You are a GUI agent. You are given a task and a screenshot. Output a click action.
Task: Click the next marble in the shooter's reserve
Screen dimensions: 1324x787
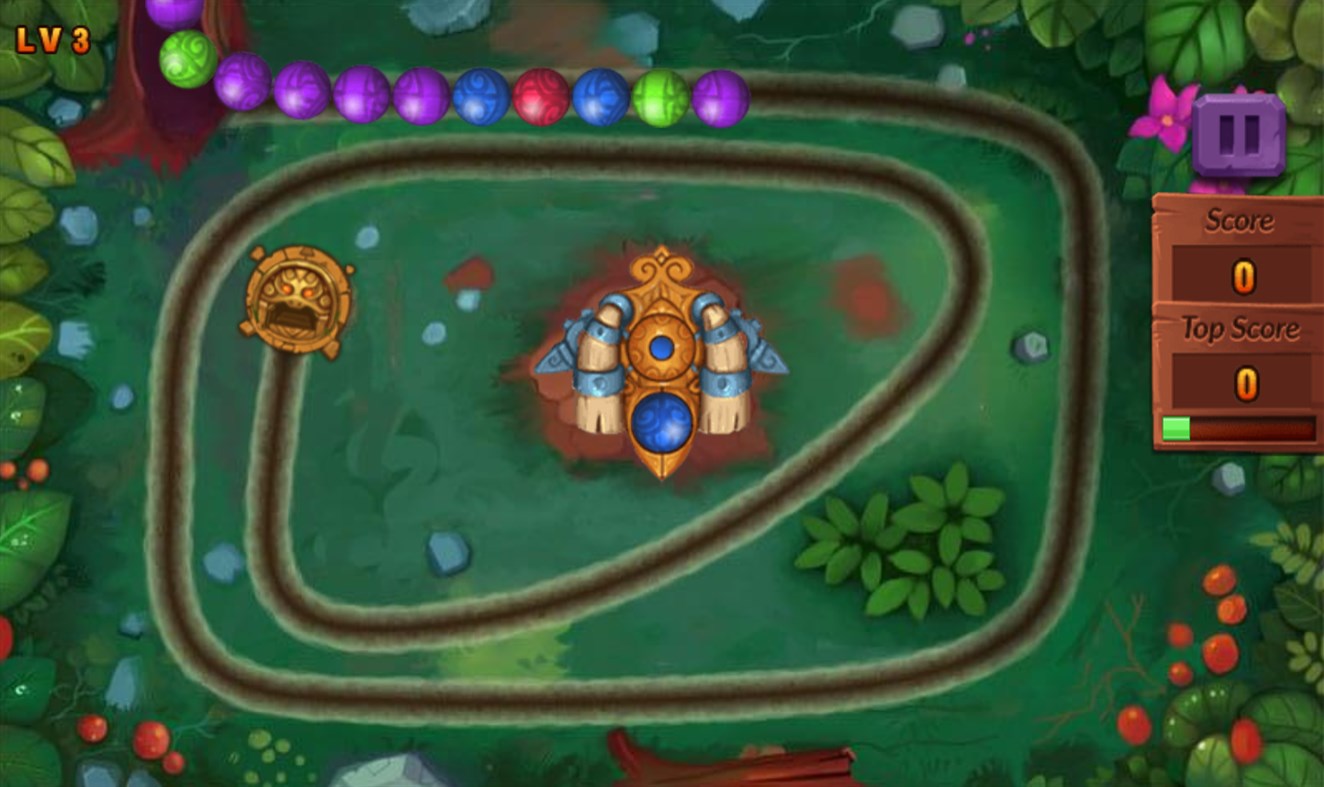pyautogui.click(x=661, y=348)
